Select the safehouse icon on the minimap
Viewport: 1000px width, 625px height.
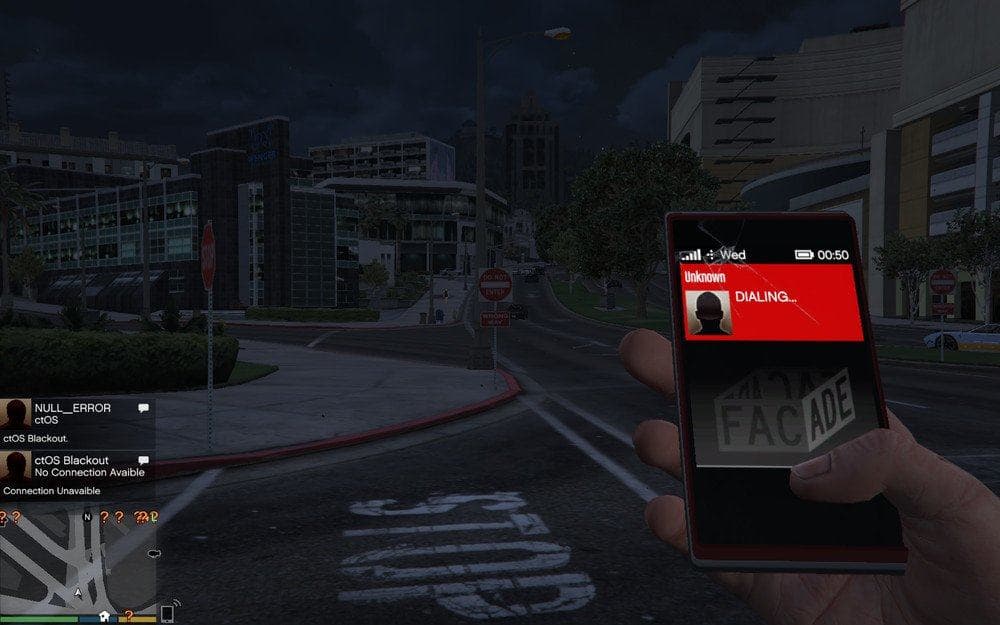(104, 615)
